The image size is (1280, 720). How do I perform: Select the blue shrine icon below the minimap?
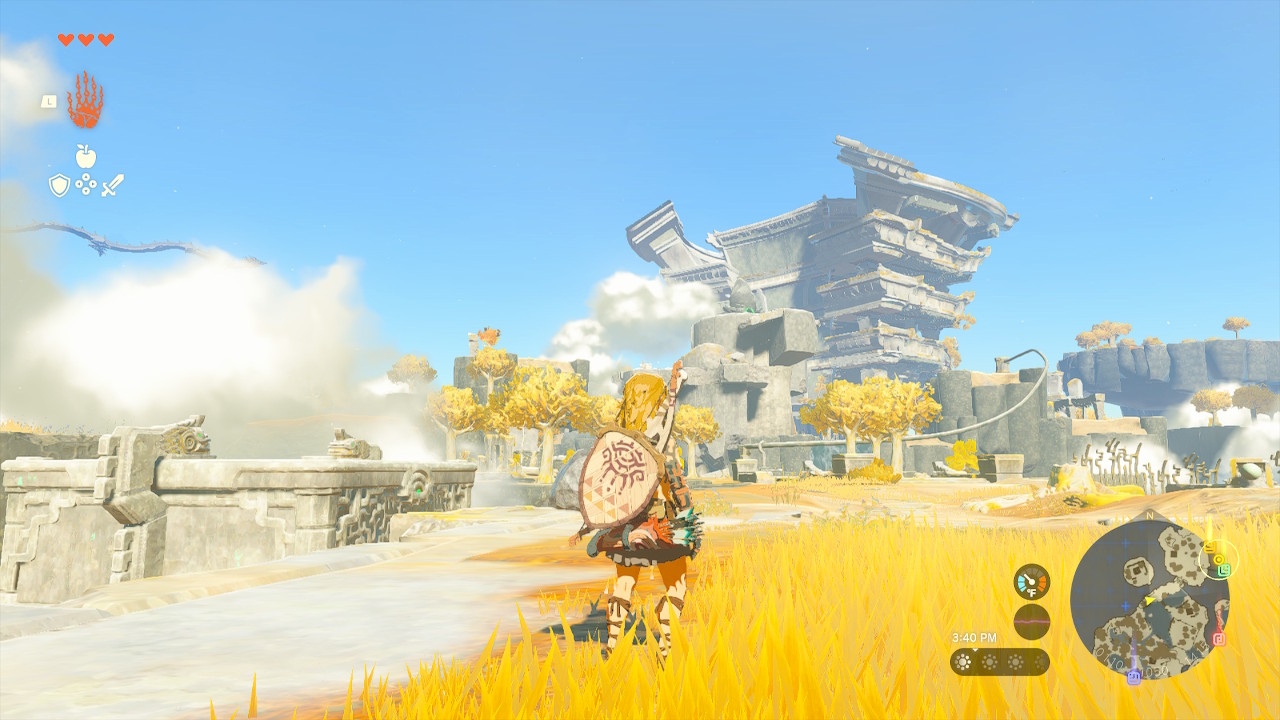1133,676
